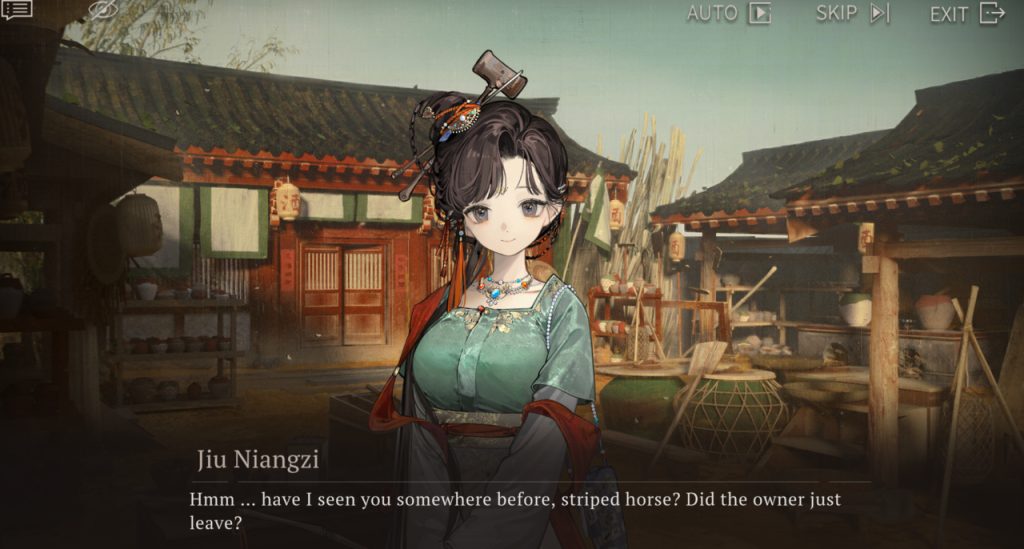This screenshot has width=1024, height=549.
Task: Skip the current dialogue scene
Action: 852,13
